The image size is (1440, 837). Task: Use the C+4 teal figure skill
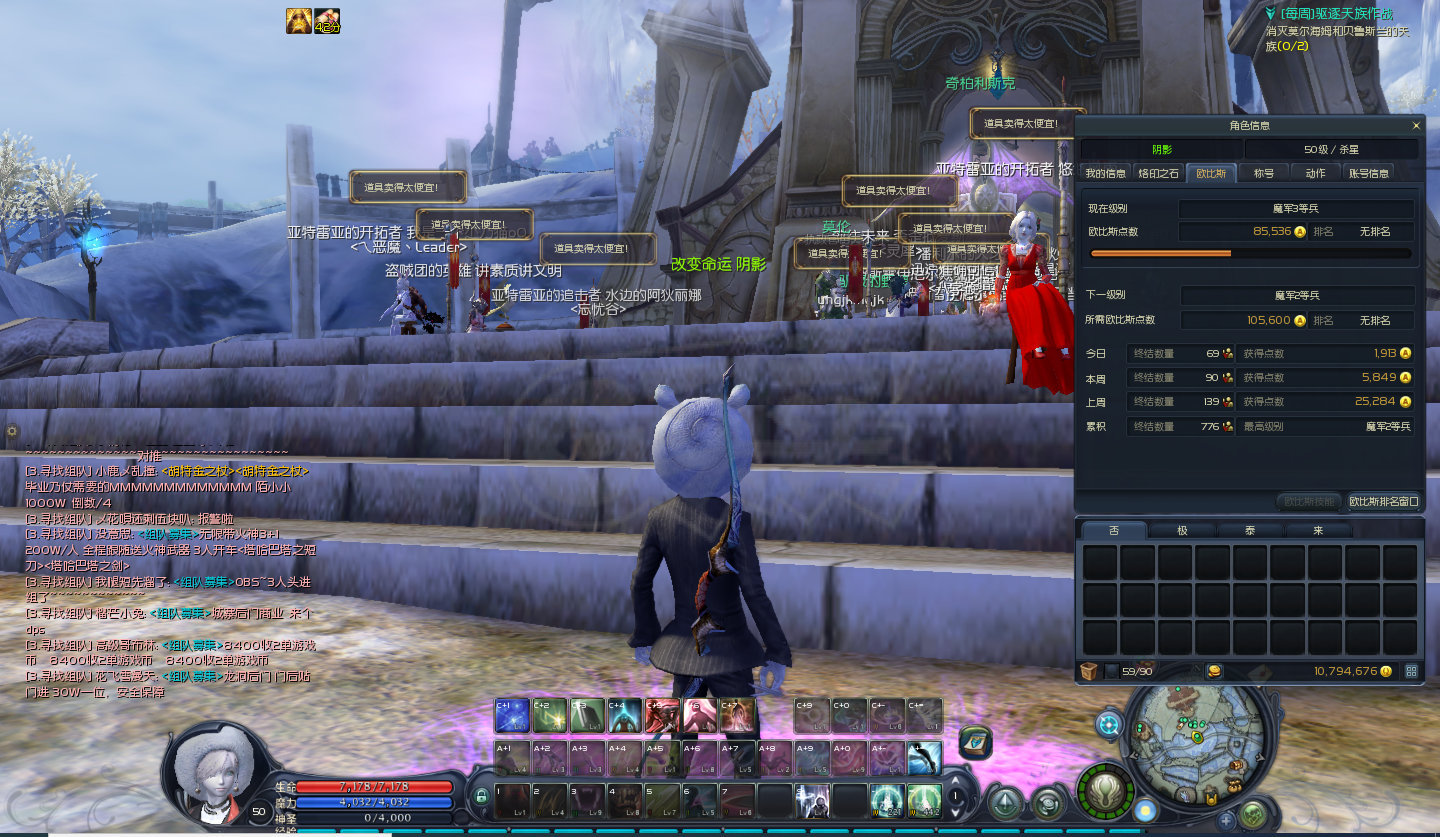click(x=624, y=716)
